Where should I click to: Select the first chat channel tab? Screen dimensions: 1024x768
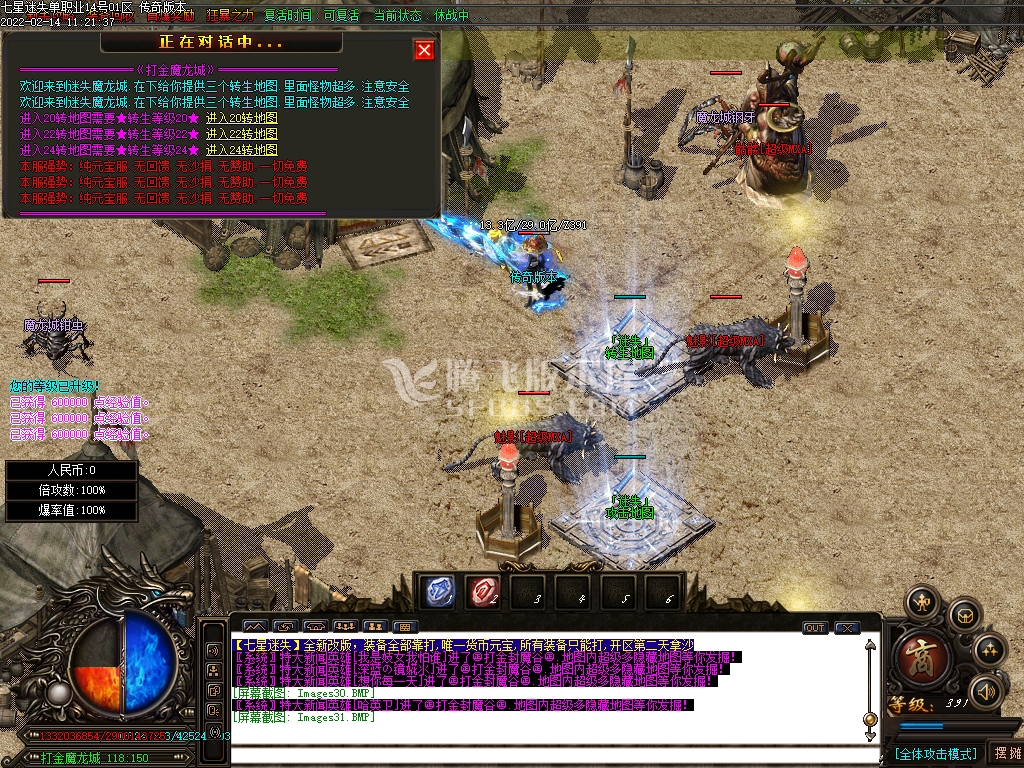point(255,628)
